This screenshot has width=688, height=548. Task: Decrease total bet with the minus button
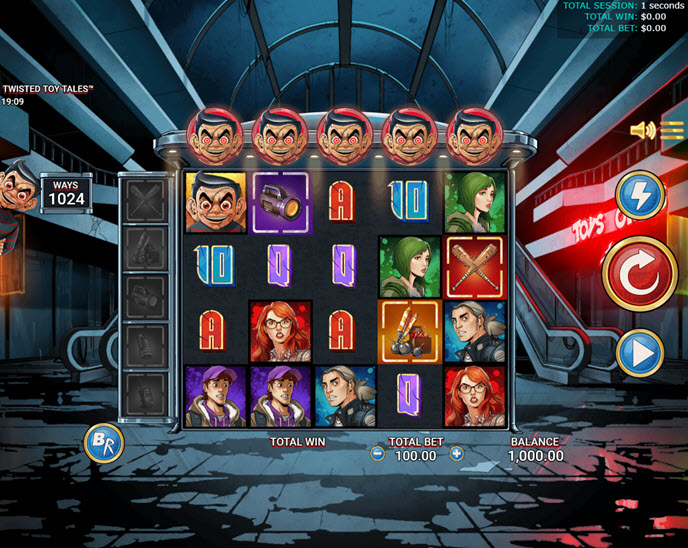[377, 454]
